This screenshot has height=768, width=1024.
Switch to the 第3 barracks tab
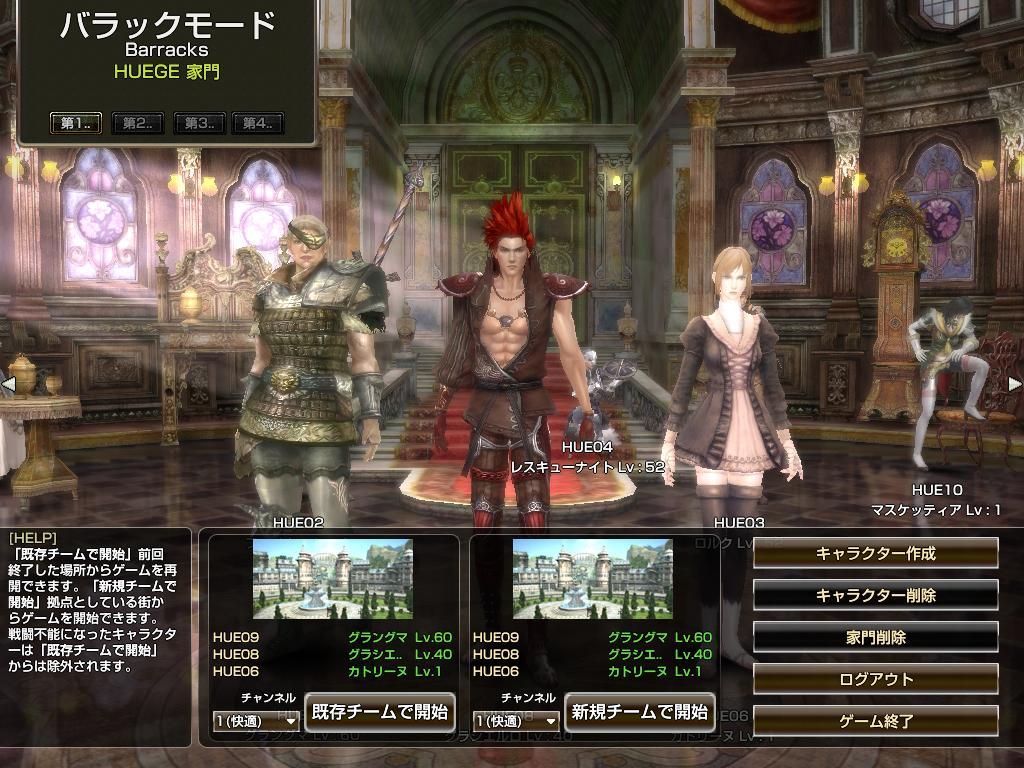(x=198, y=123)
